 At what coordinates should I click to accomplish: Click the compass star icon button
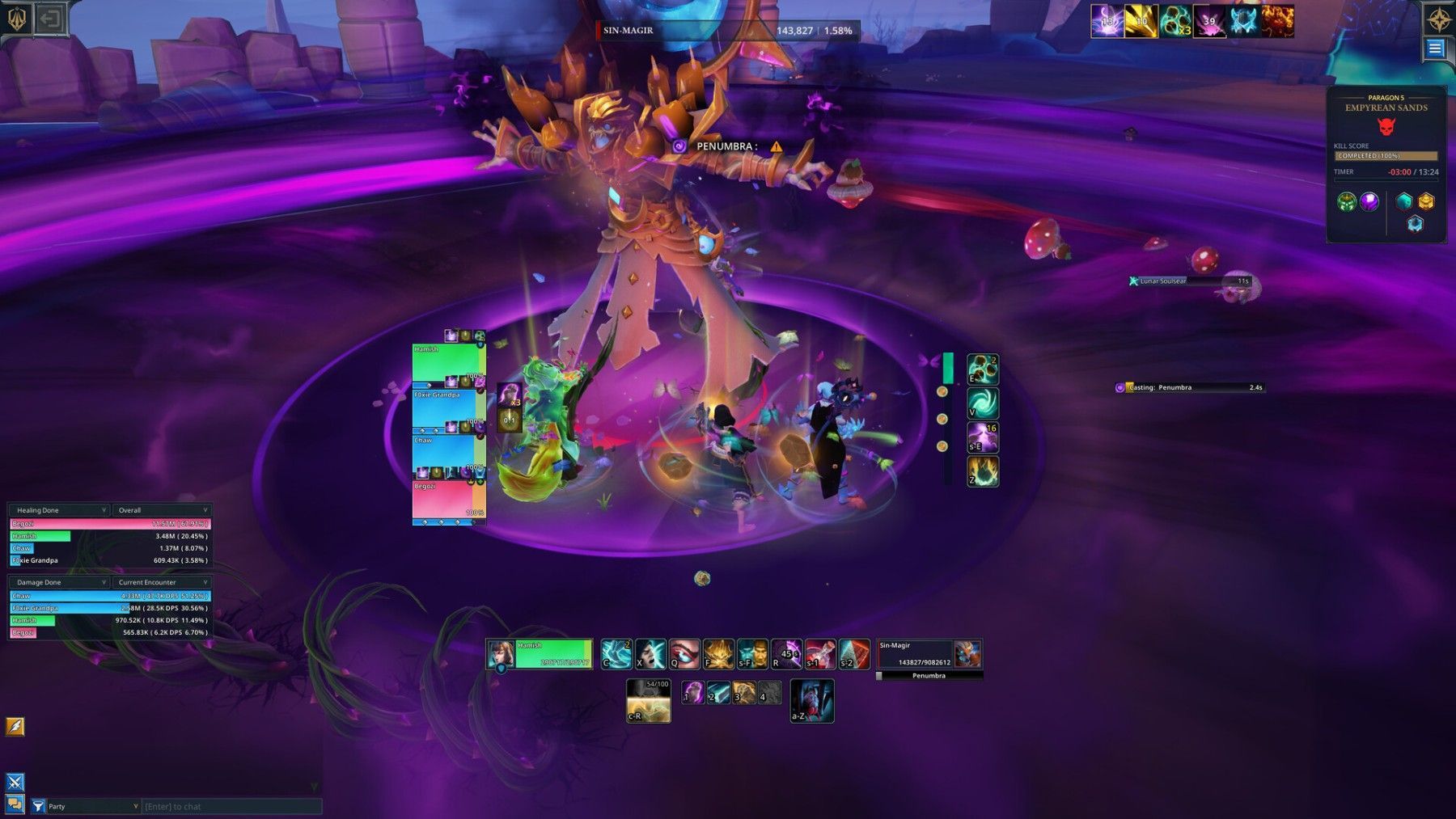click(x=1439, y=19)
